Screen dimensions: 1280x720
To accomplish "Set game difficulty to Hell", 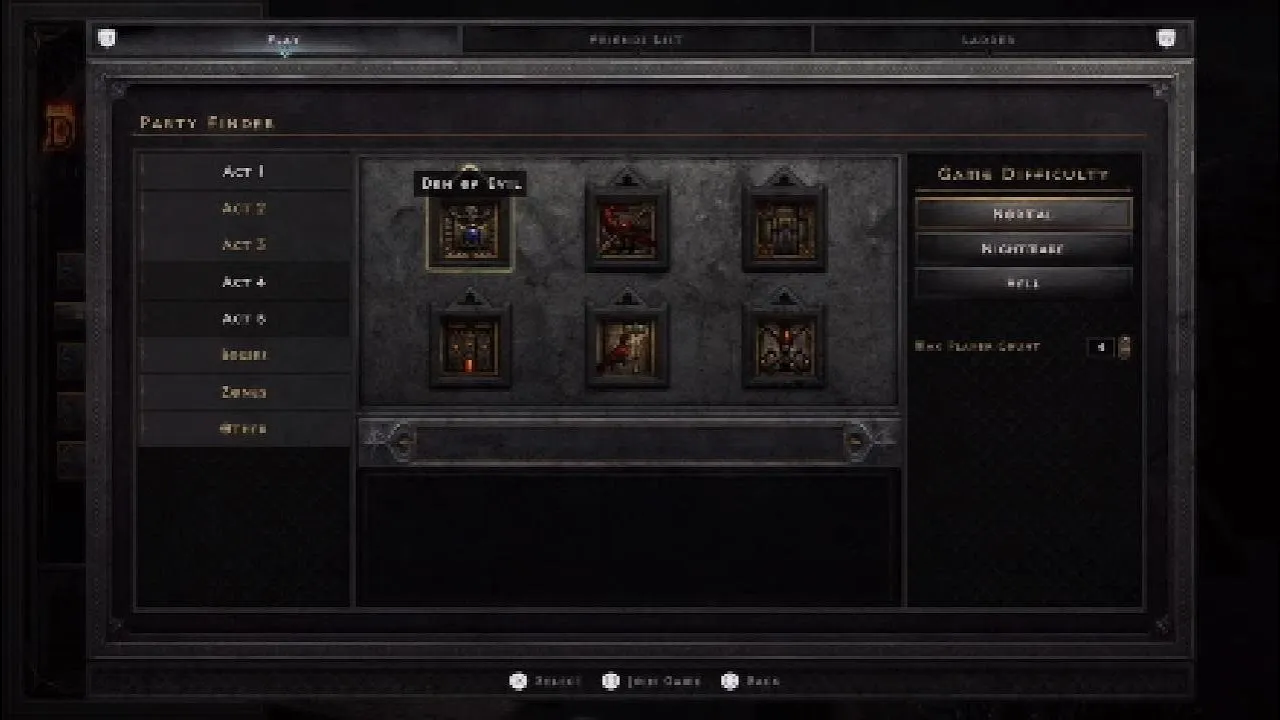I will [1023, 283].
